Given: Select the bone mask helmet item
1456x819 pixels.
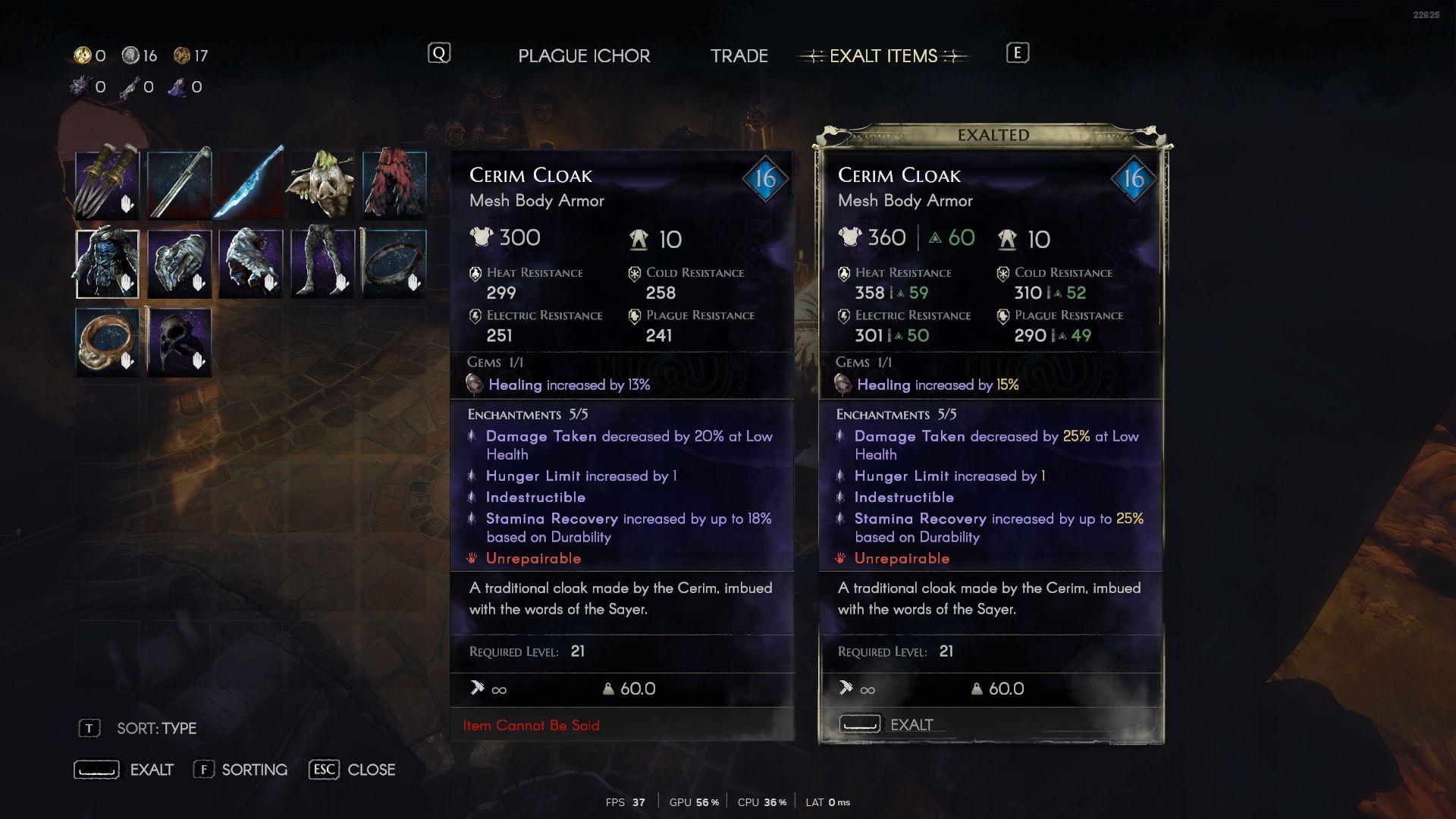Looking at the screenshot, I should point(322,184).
